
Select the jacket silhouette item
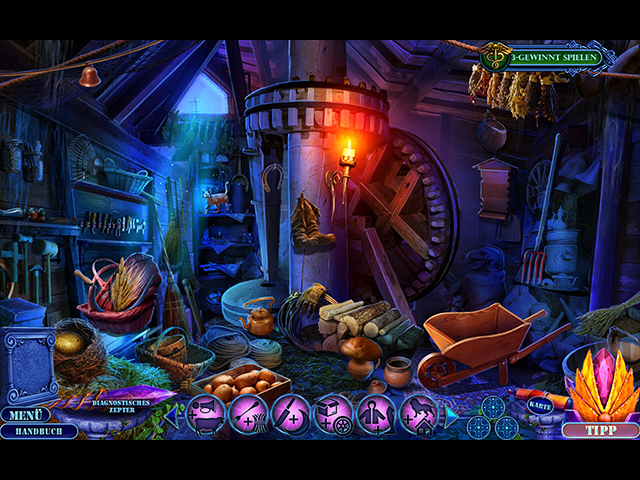[377, 414]
